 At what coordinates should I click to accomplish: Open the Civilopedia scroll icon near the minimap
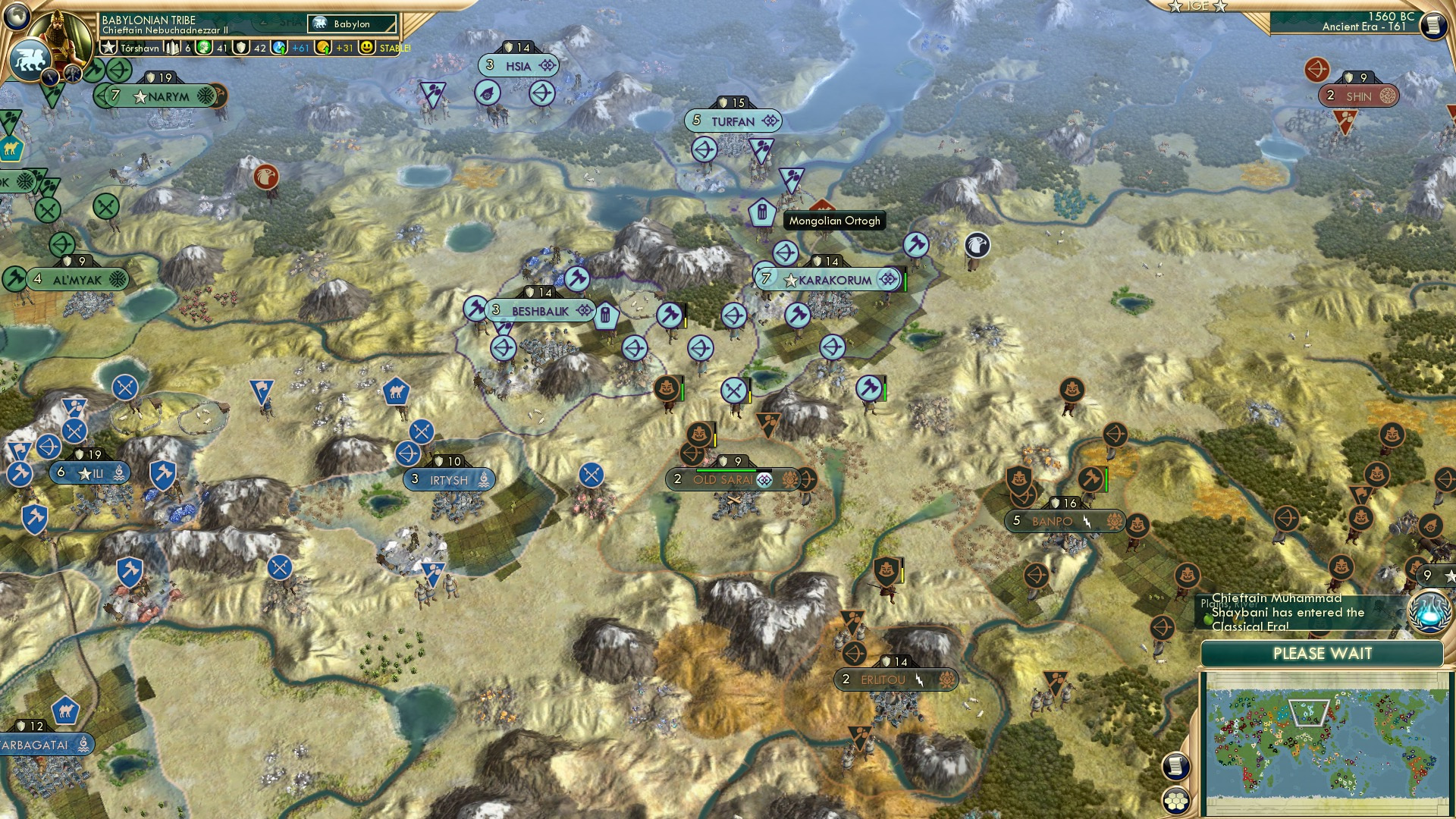coord(1175,766)
